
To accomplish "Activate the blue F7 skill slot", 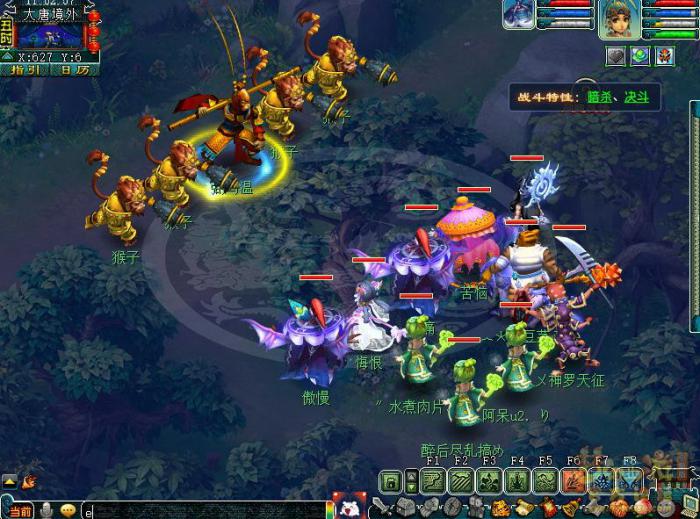I will [601, 481].
